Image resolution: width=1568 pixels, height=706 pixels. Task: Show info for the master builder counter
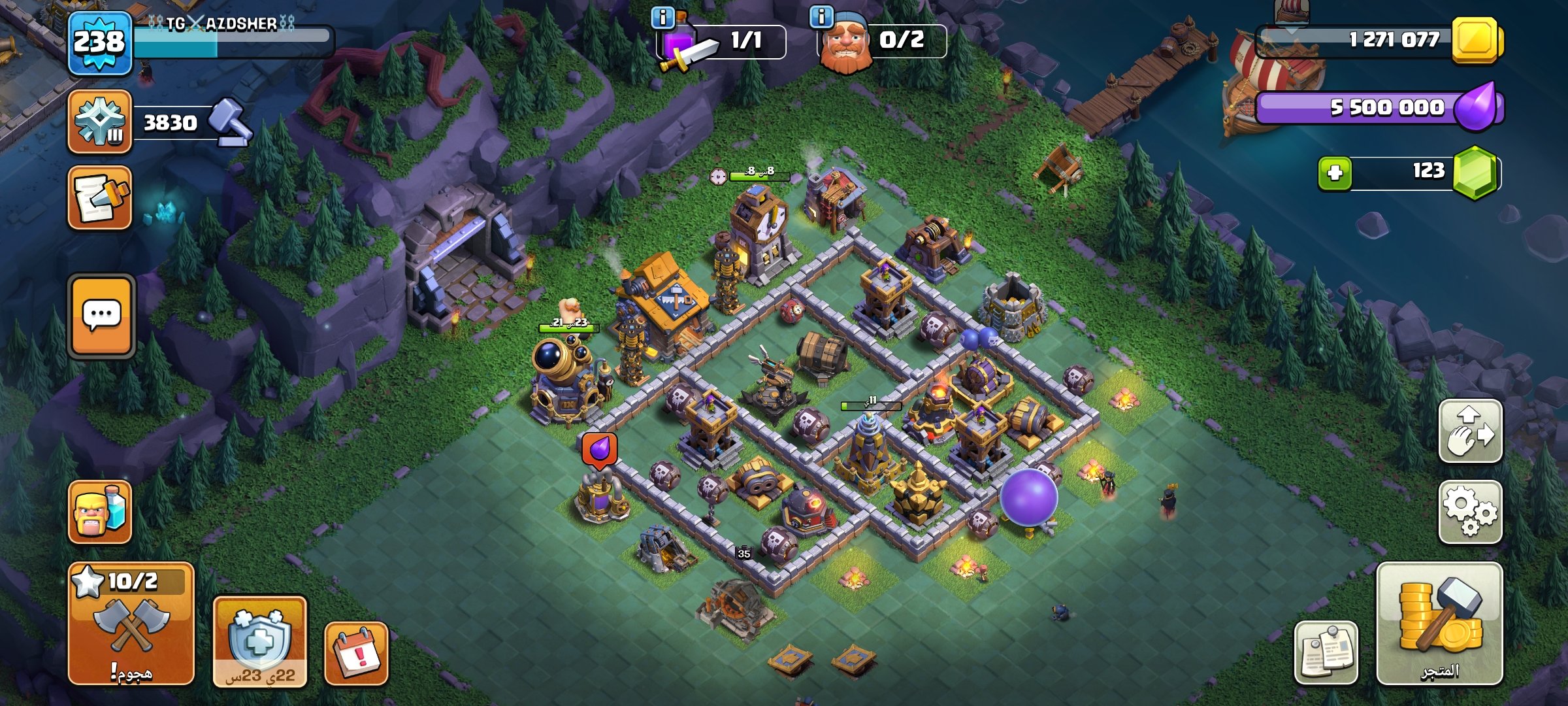(821, 16)
